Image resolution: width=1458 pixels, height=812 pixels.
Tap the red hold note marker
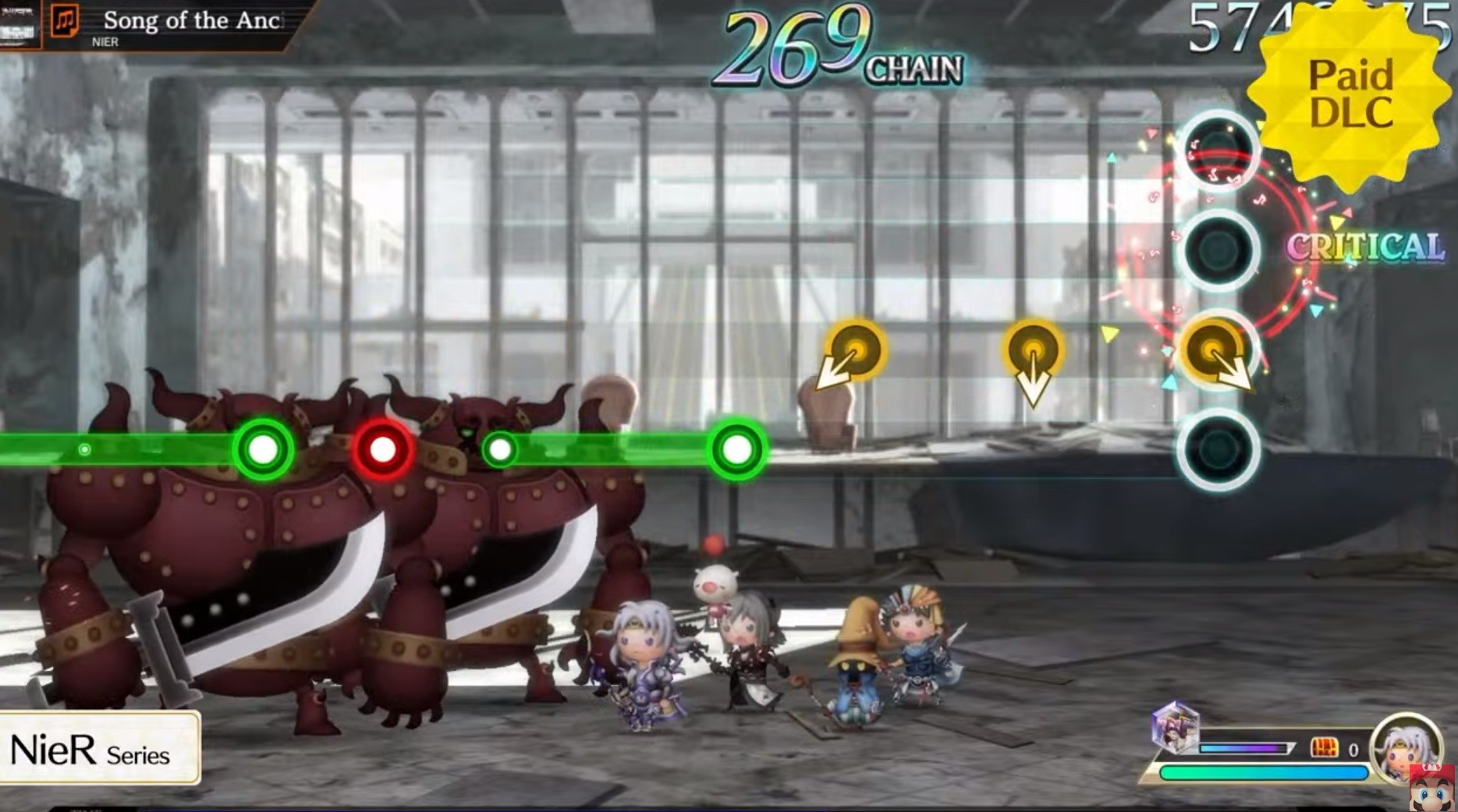(x=382, y=448)
